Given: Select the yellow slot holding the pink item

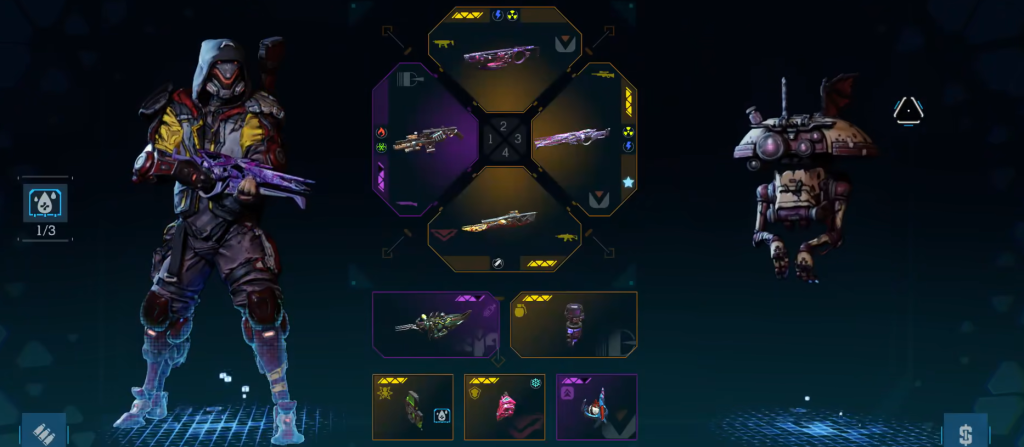Looking at the screenshot, I should (504, 406).
